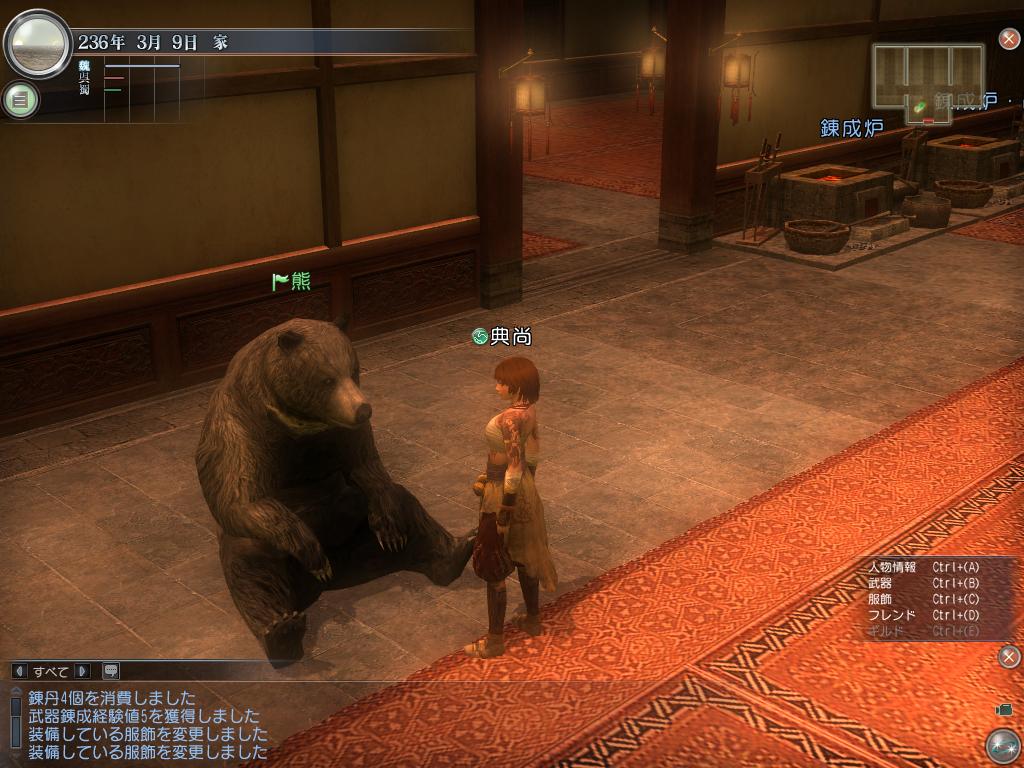Click the chat log scrollbar handle

15,709
